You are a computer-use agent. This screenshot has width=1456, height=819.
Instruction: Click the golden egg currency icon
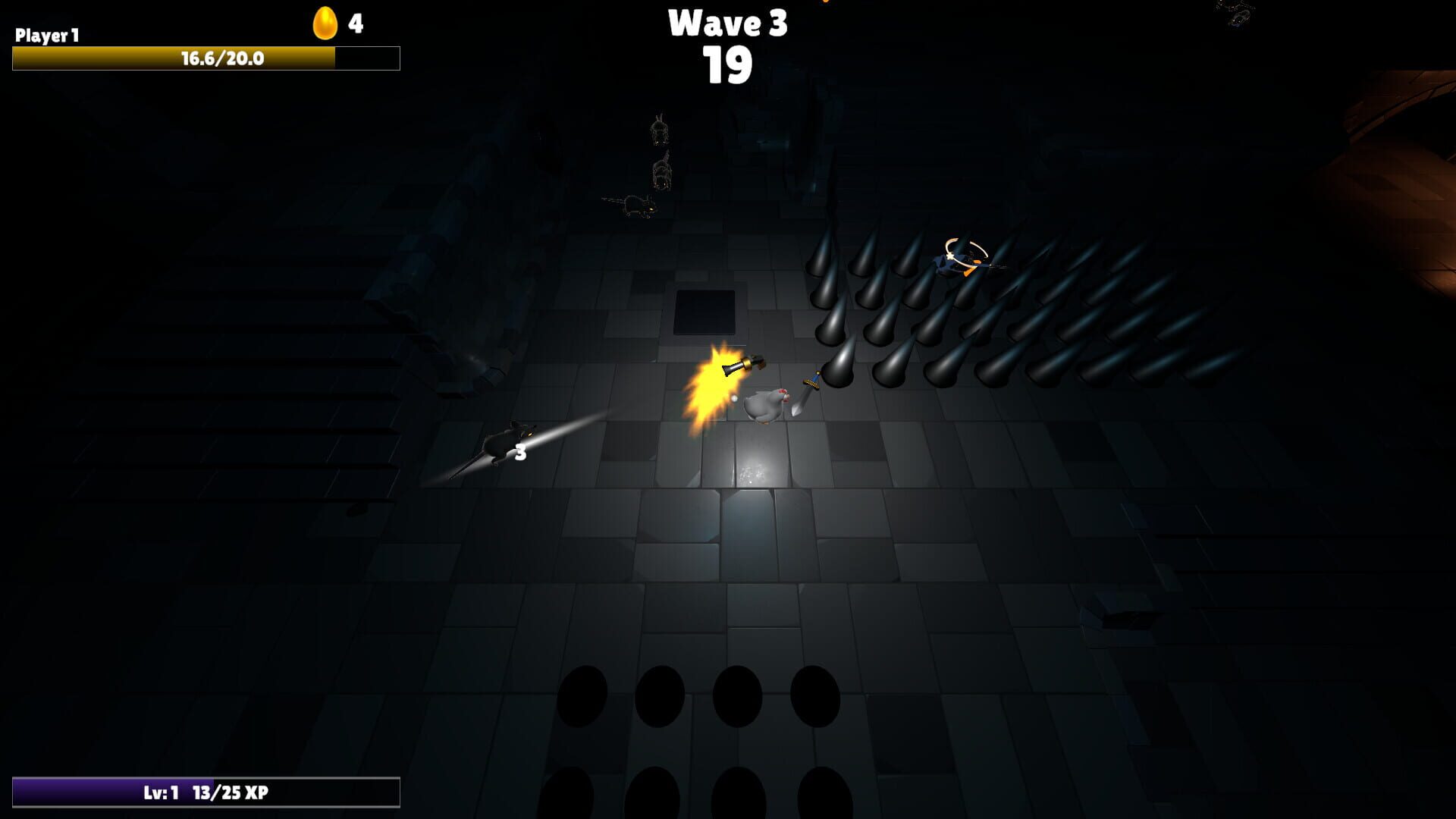click(325, 22)
